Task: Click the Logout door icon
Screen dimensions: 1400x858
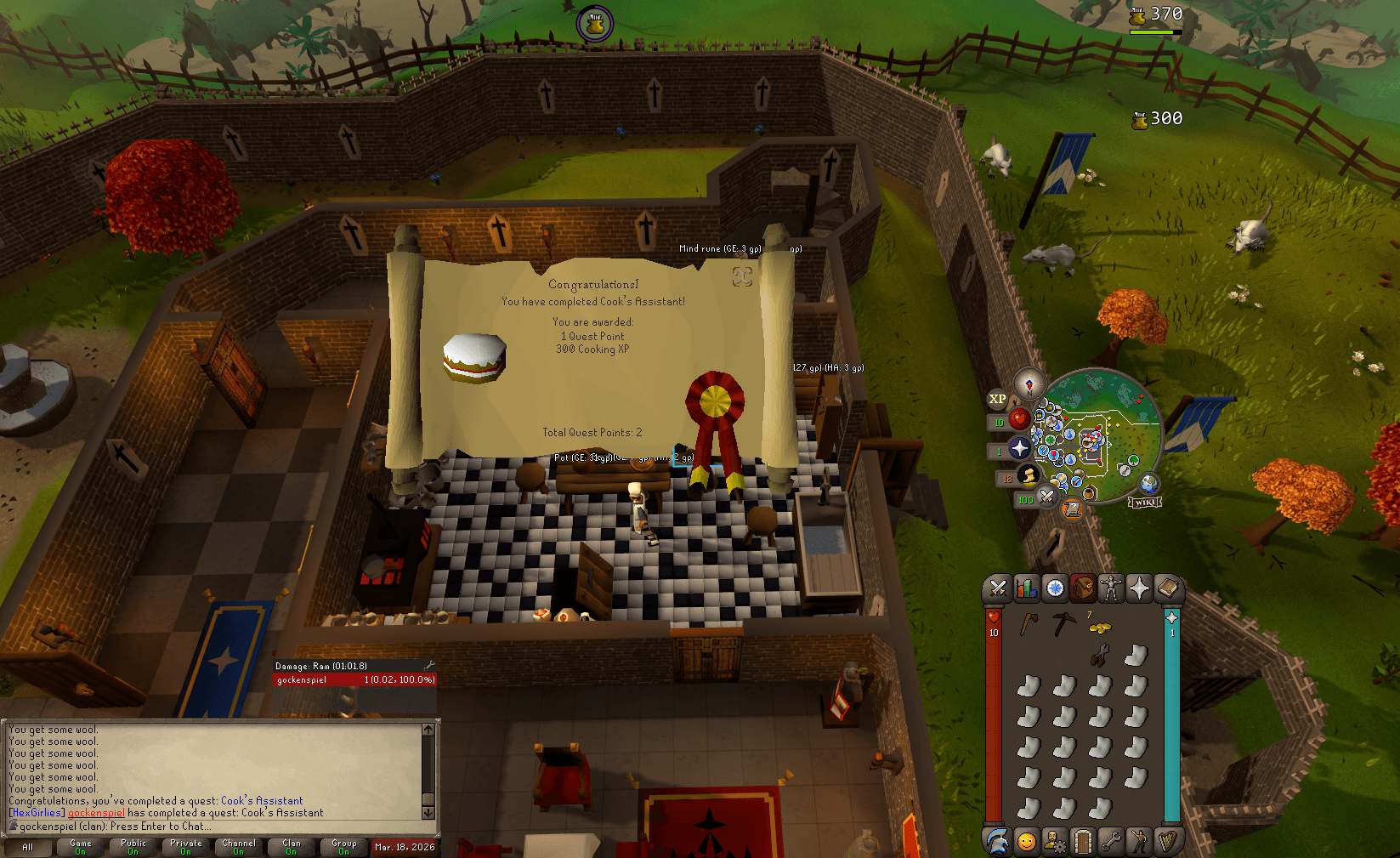Action: [x=1082, y=842]
